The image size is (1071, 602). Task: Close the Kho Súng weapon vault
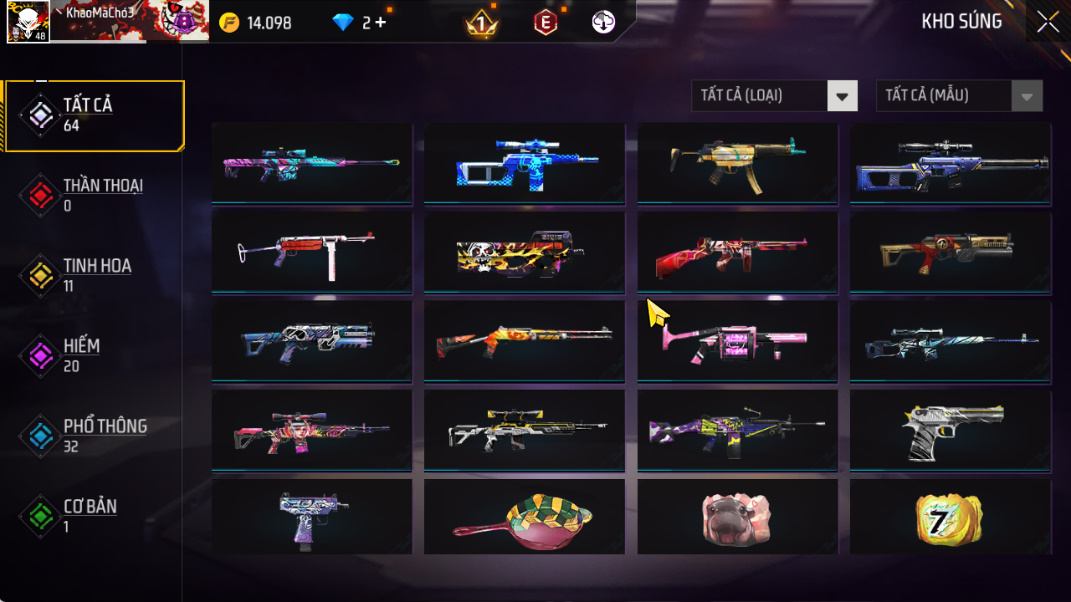tap(1047, 22)
